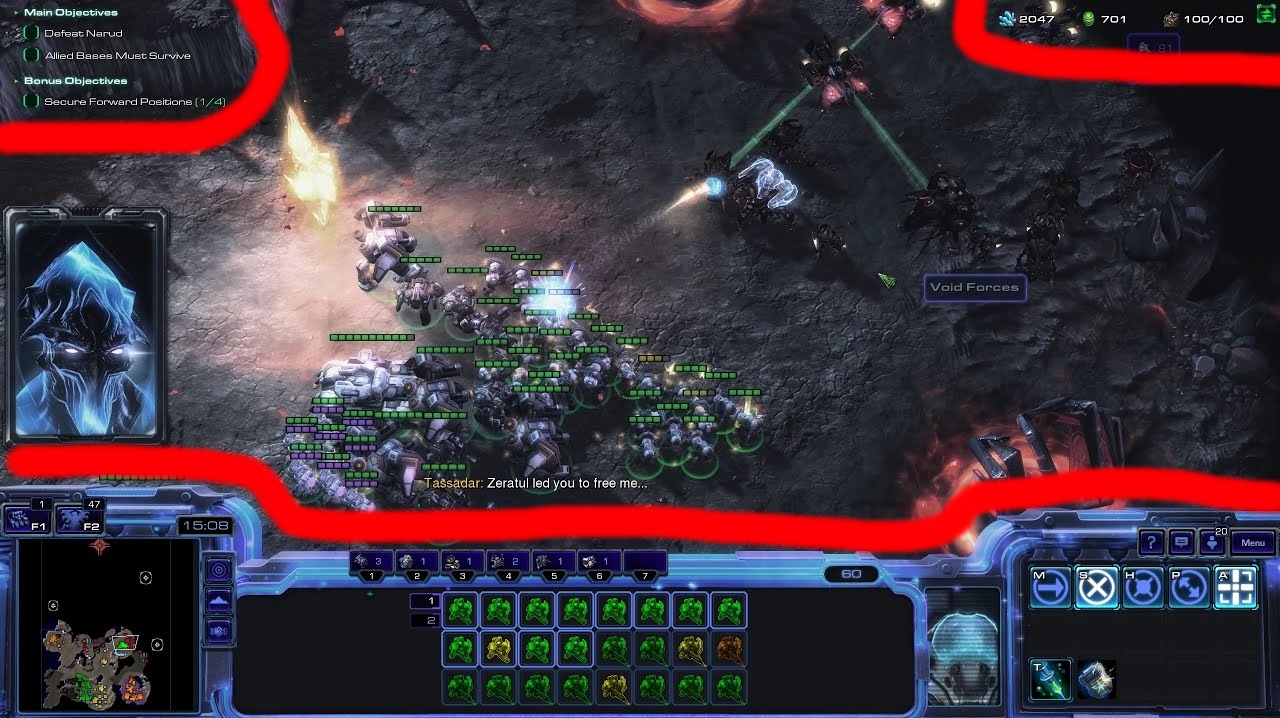Open the game Menu

1253,543
